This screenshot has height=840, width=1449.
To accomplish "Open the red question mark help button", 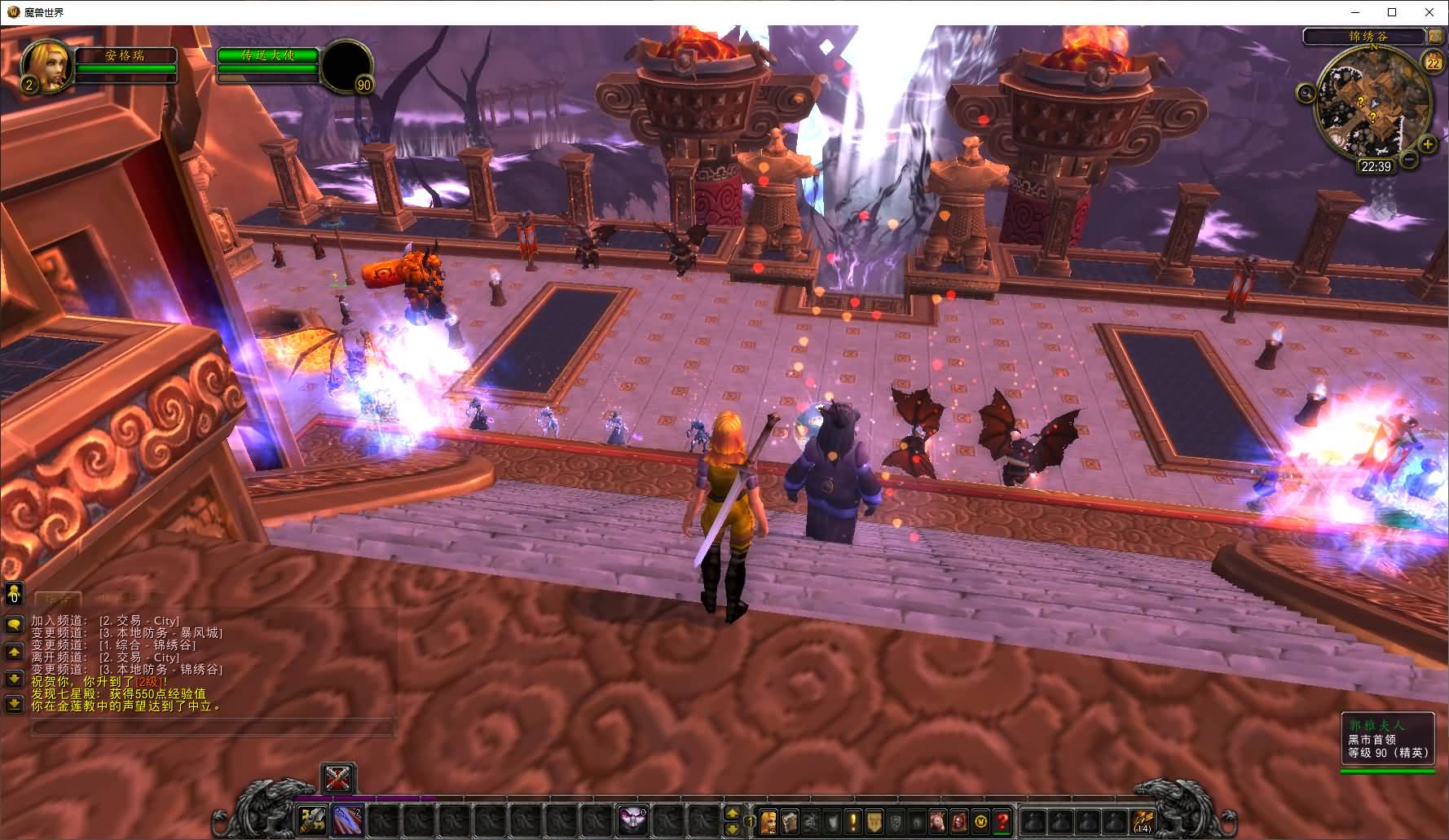I will click(1002, 821).
